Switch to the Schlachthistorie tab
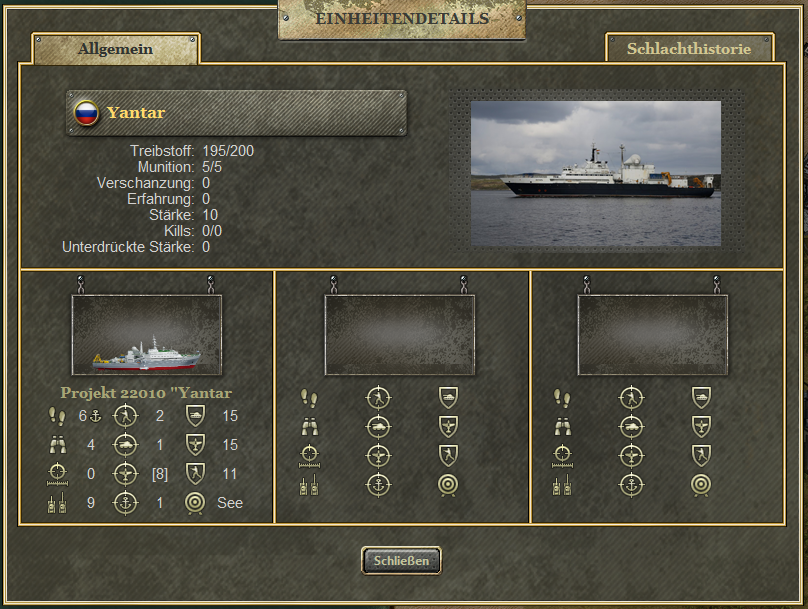 (689, 48)
